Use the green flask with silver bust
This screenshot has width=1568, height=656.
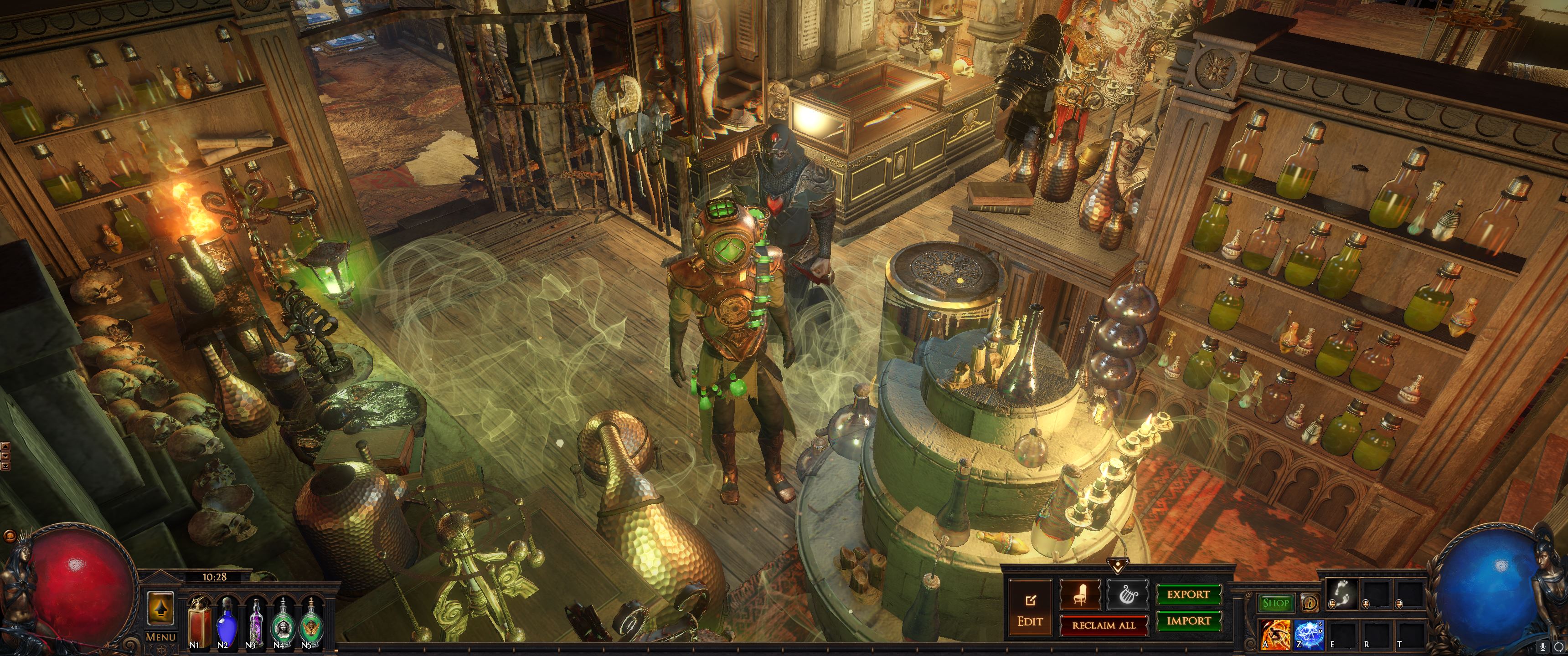tap(283, 622)
